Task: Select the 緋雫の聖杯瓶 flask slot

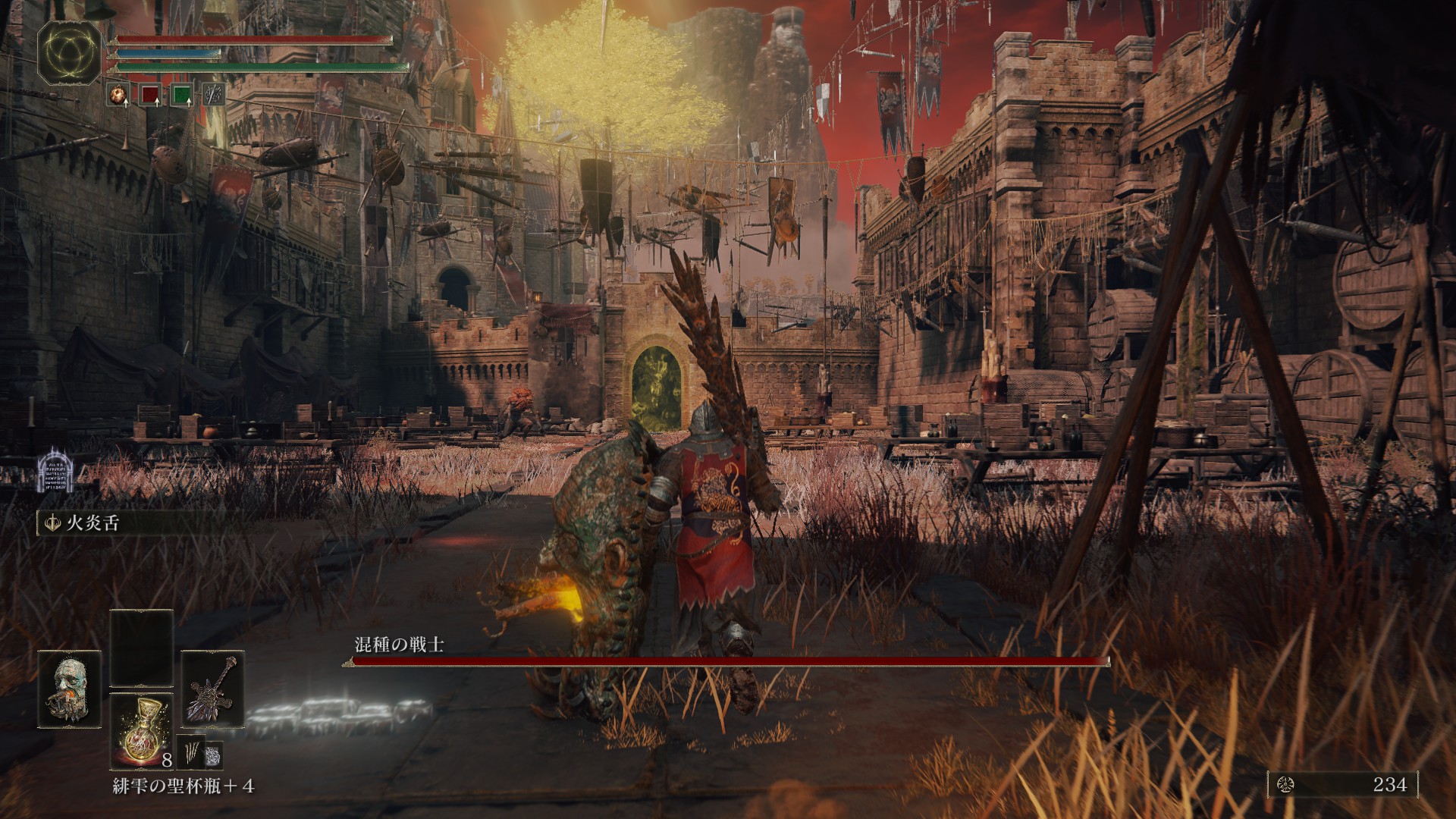Action: point(142,731)
